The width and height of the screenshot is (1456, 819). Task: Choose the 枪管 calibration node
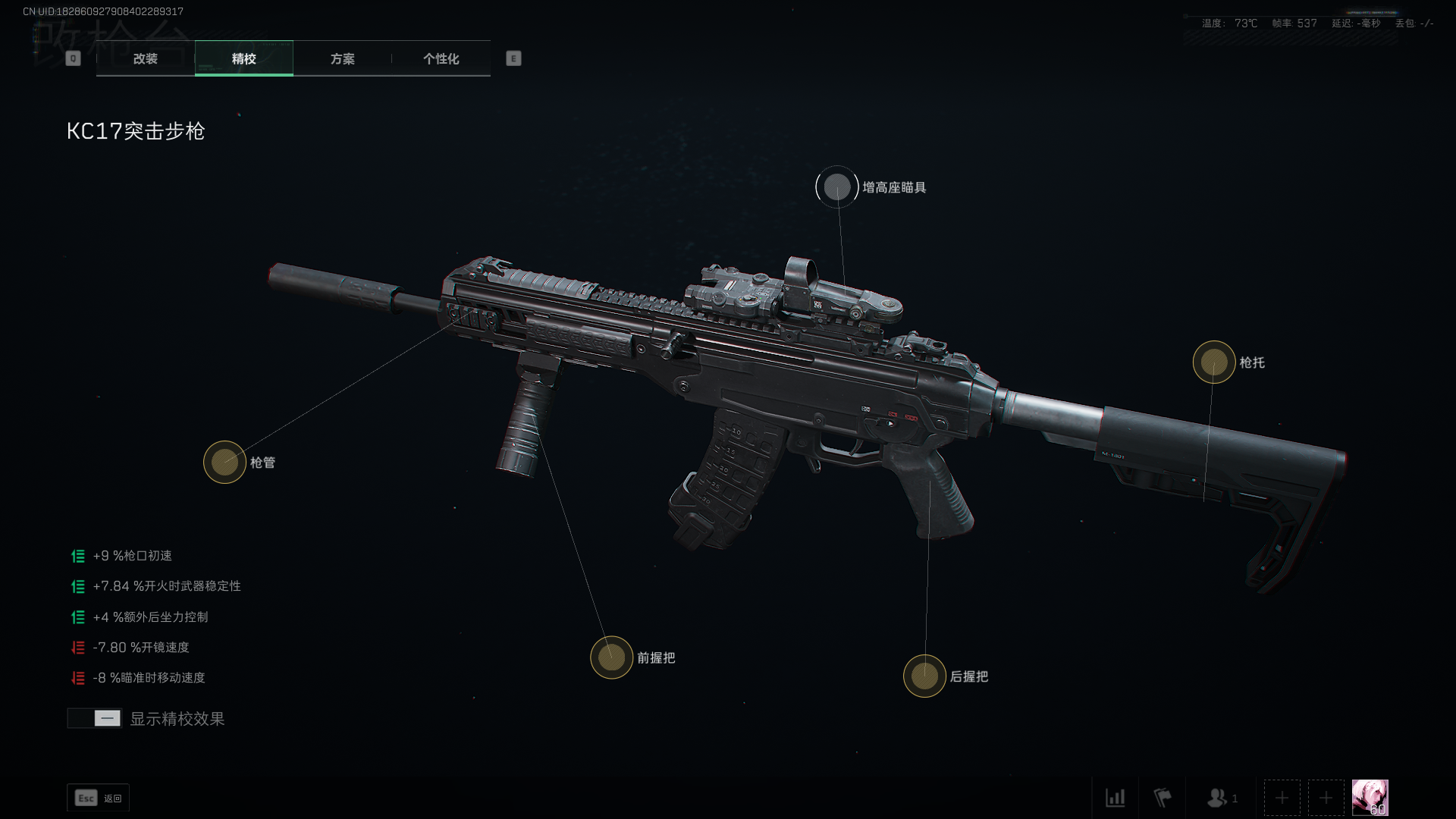(224, 462)
